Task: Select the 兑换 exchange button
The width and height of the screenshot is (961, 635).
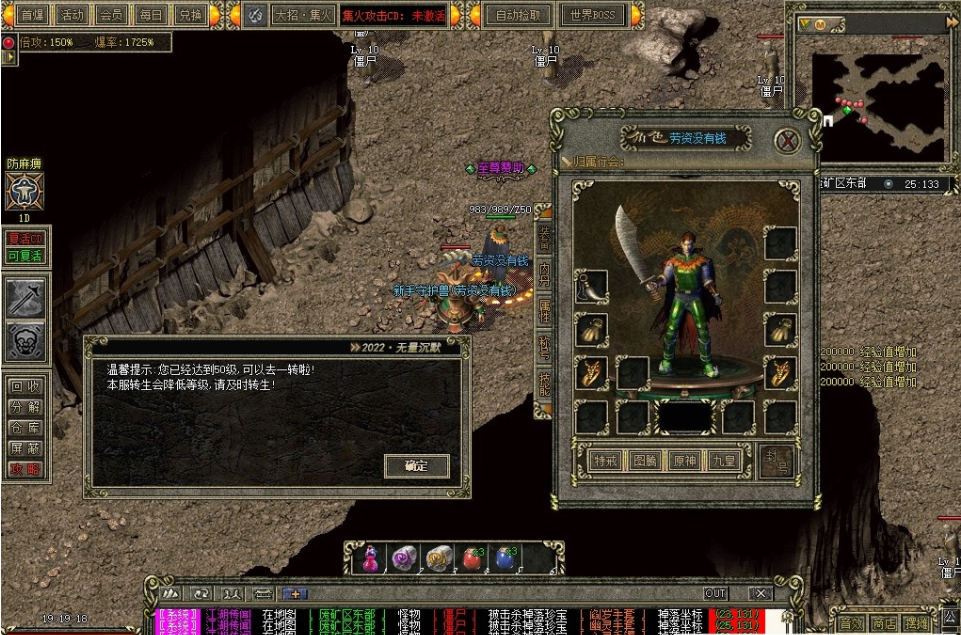Action: (x=189, y=15)
